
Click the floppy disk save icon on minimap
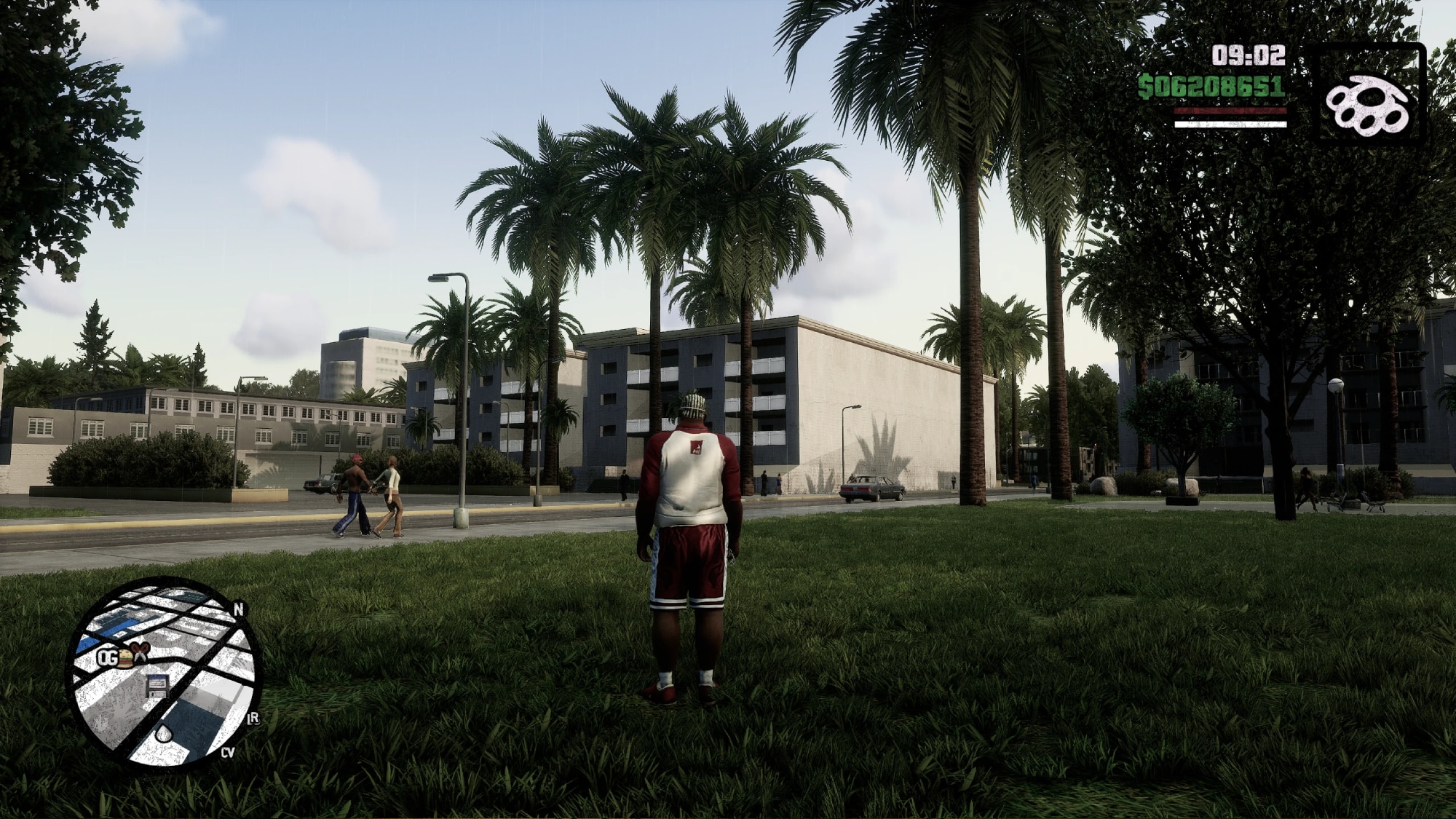[x=157, y=687]
